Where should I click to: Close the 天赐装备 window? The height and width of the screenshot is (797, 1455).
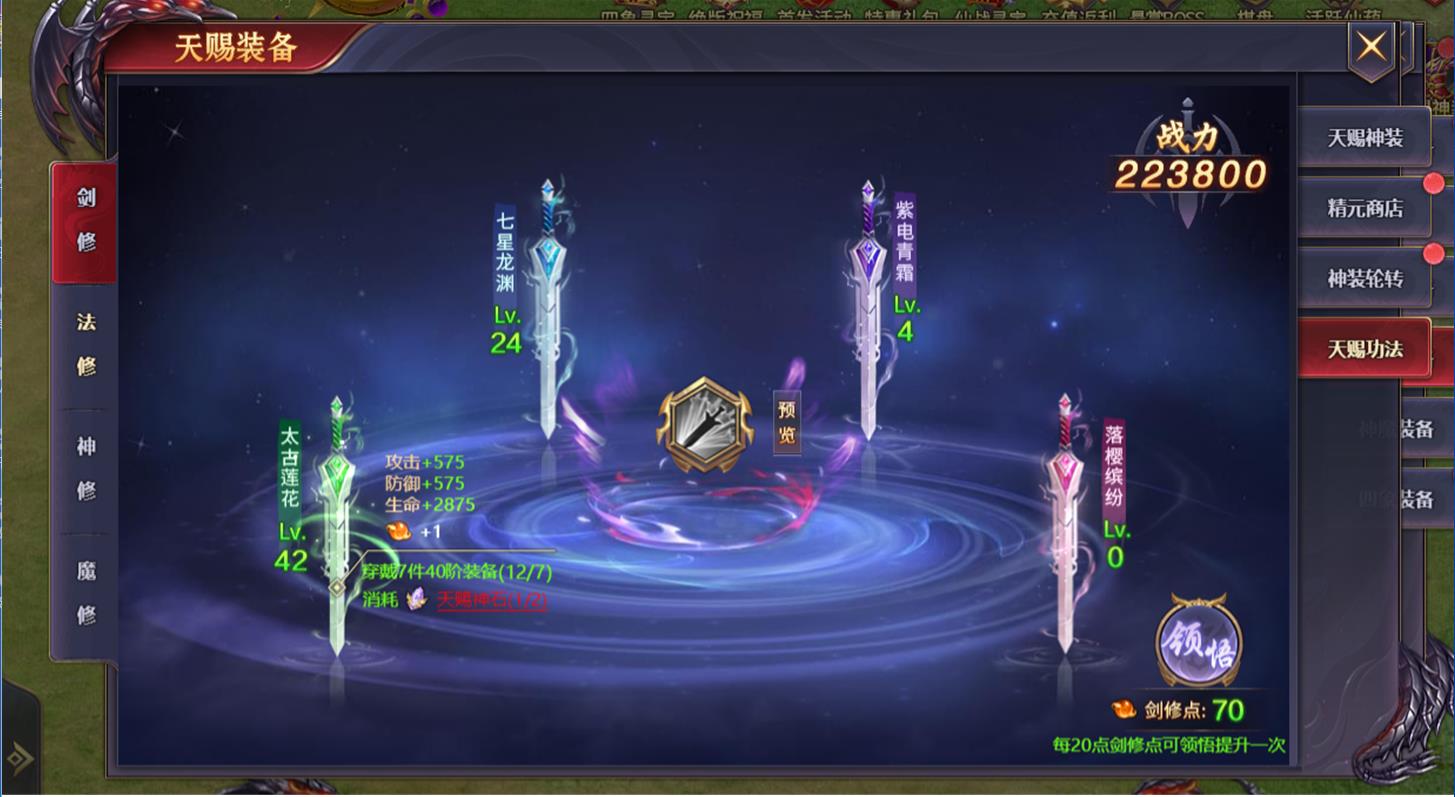coord(1370,47)
